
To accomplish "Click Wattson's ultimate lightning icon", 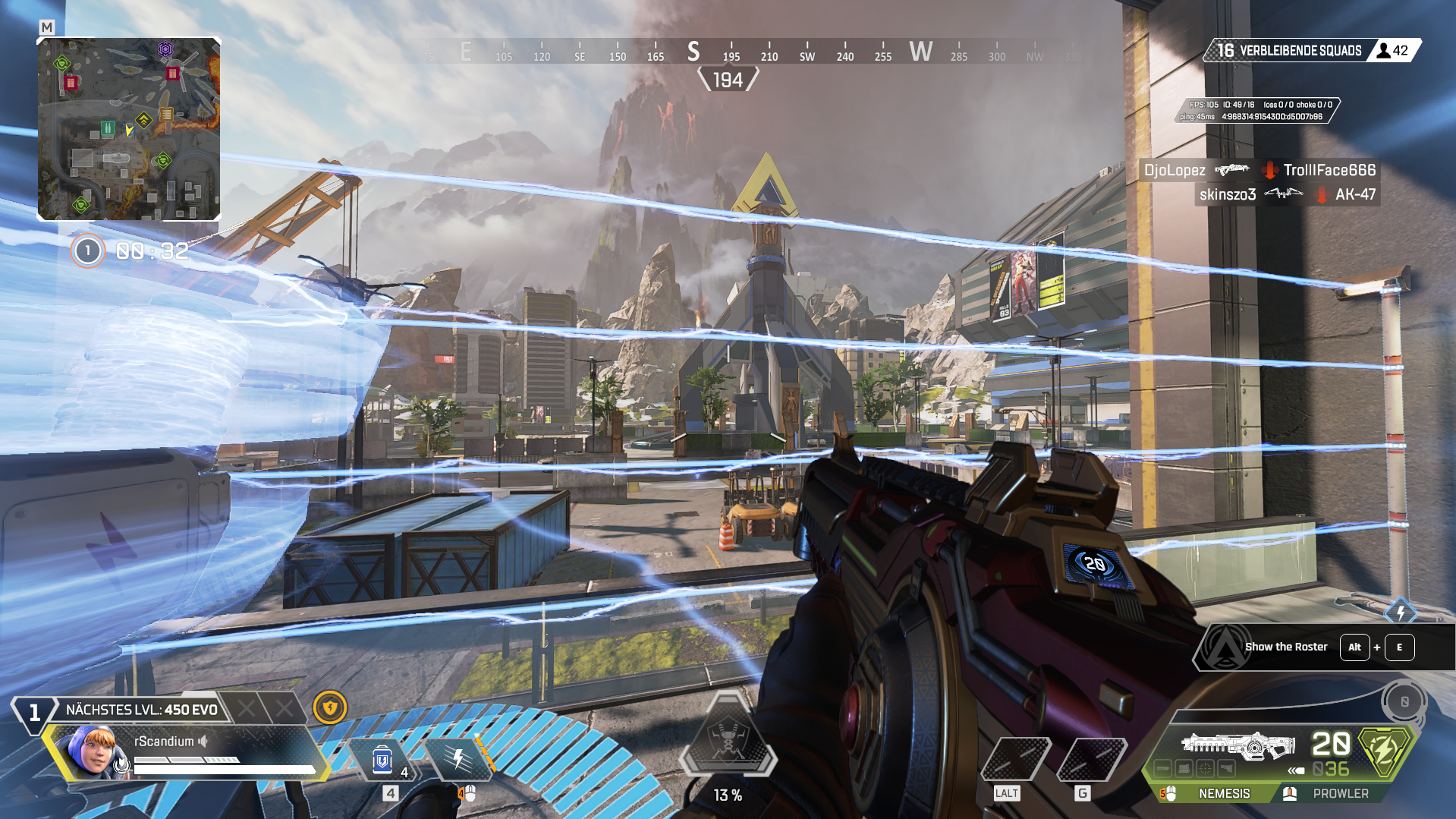I will tap(458, 758).
